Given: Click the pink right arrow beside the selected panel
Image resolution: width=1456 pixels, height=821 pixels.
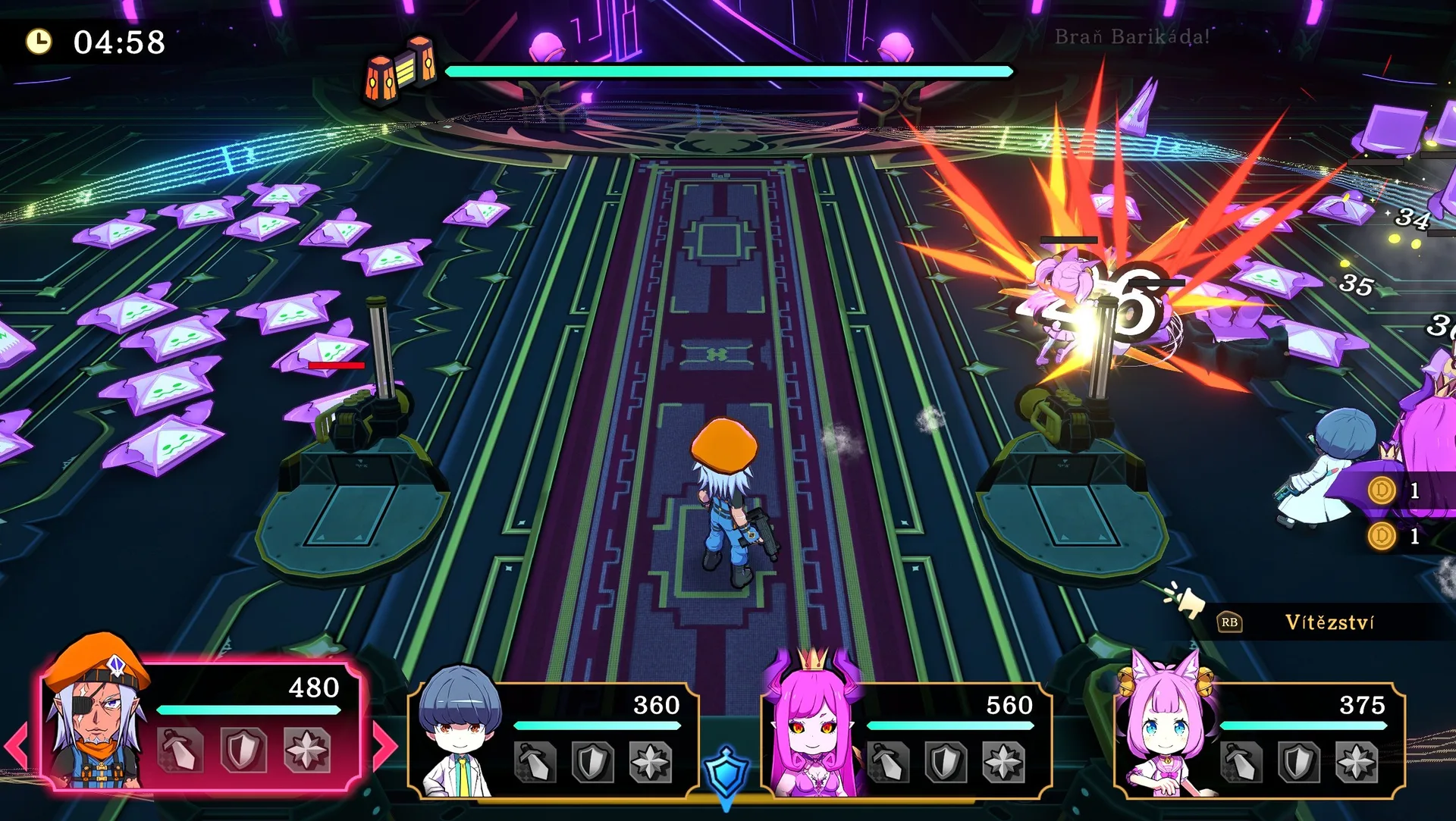Looking at the screenshot, I should click(x=385, y=747).
